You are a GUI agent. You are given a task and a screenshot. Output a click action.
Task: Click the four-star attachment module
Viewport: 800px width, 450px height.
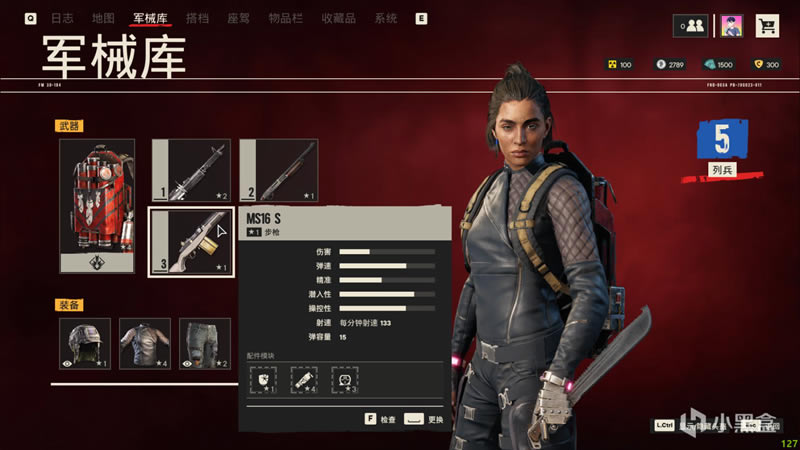[x=304, y=379]
